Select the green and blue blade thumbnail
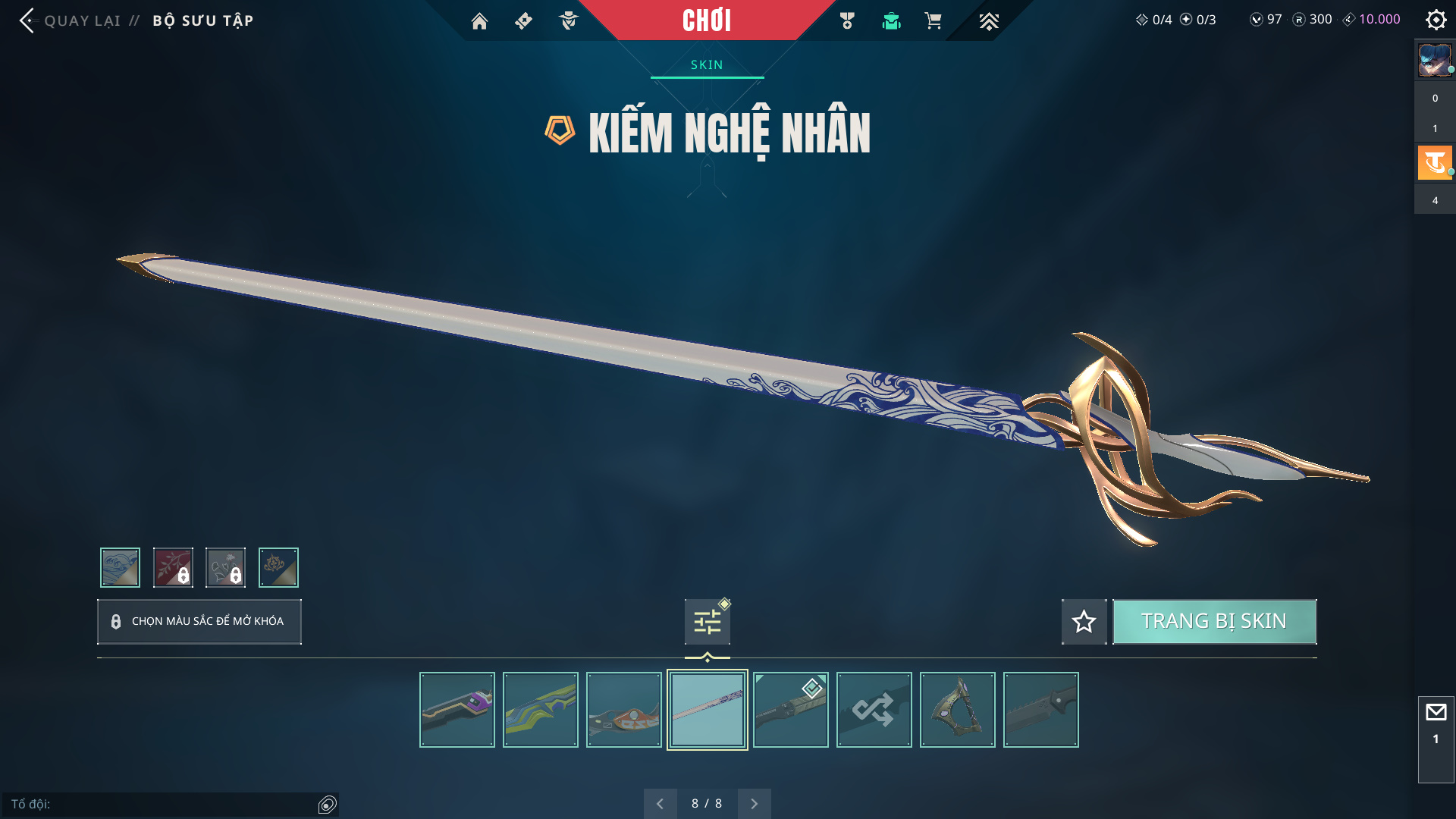This screenshot has height=819, width=1456. [x=541, y=710]
